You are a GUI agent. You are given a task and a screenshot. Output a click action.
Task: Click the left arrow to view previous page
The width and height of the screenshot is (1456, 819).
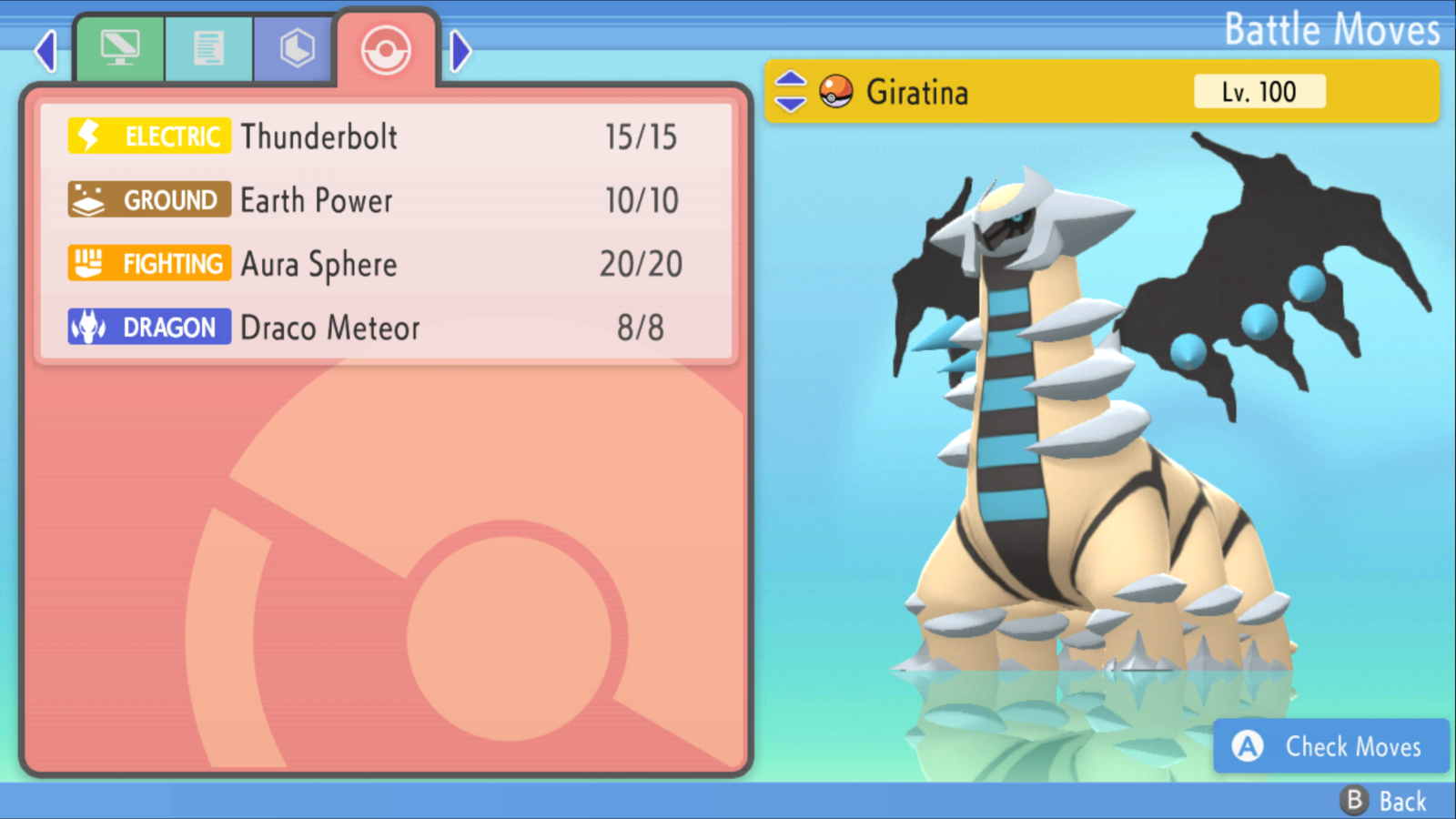point(44,51)
